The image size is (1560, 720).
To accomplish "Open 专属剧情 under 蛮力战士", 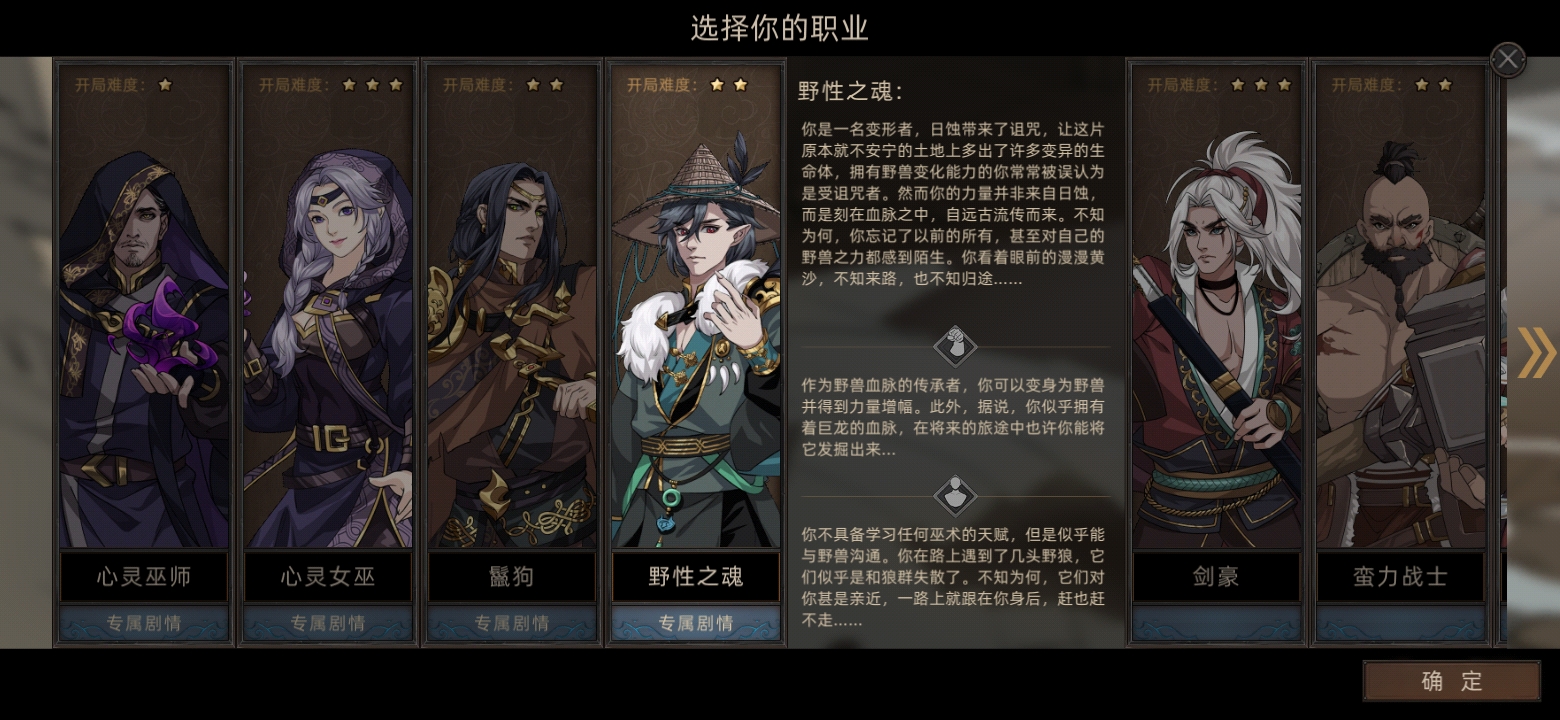I will tap(1400, 622).
